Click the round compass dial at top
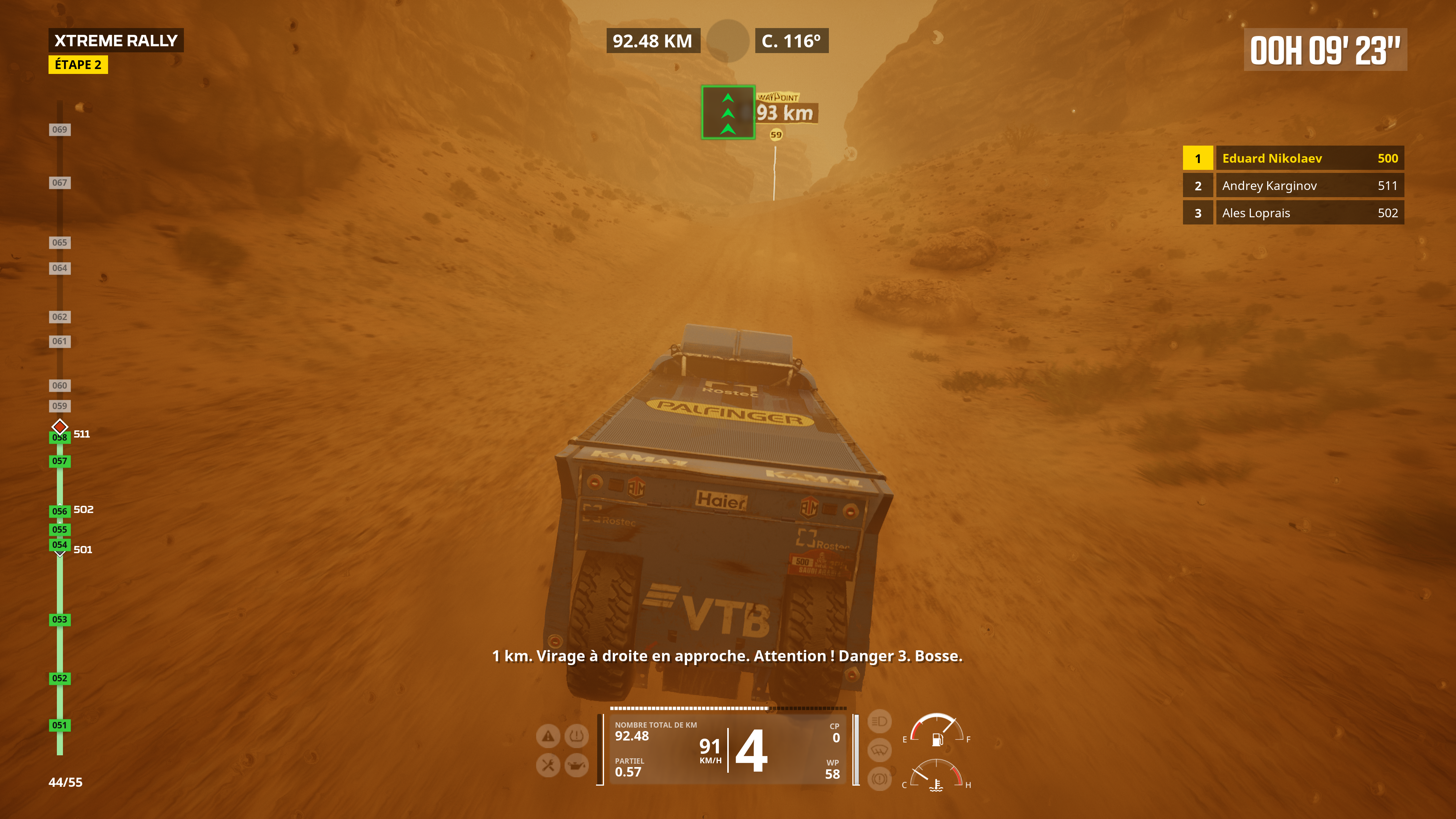Screen dimensions: 1456x819 click(x=728, y=41)
